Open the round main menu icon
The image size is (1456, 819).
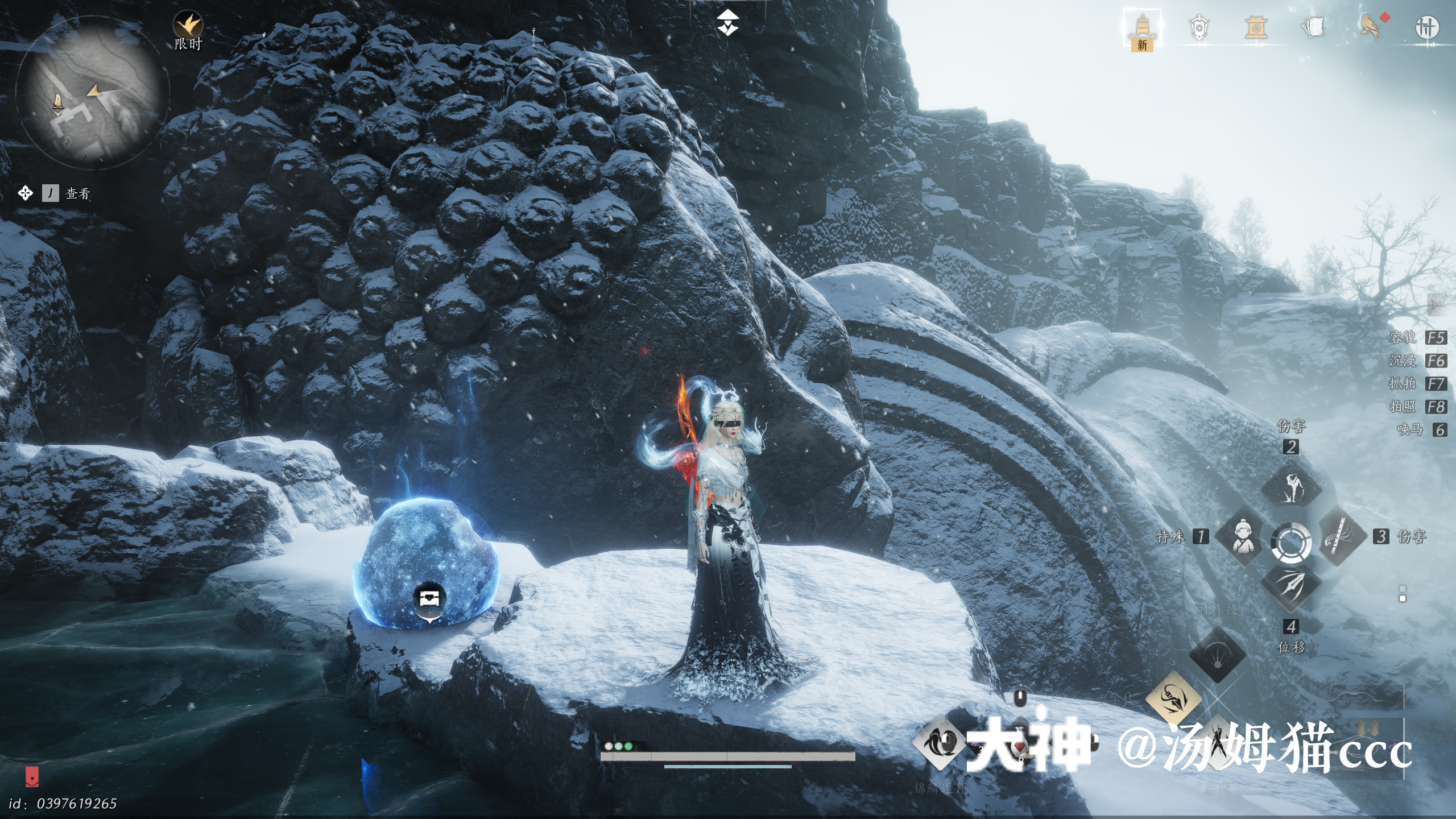point(1426,27)
